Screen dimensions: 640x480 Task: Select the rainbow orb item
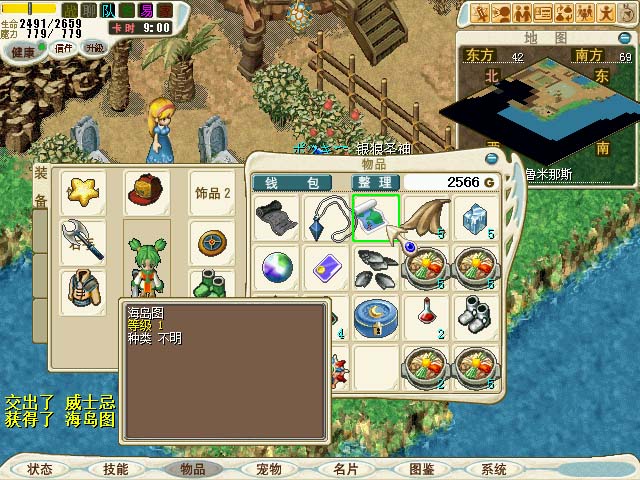[x=275, y=266]
